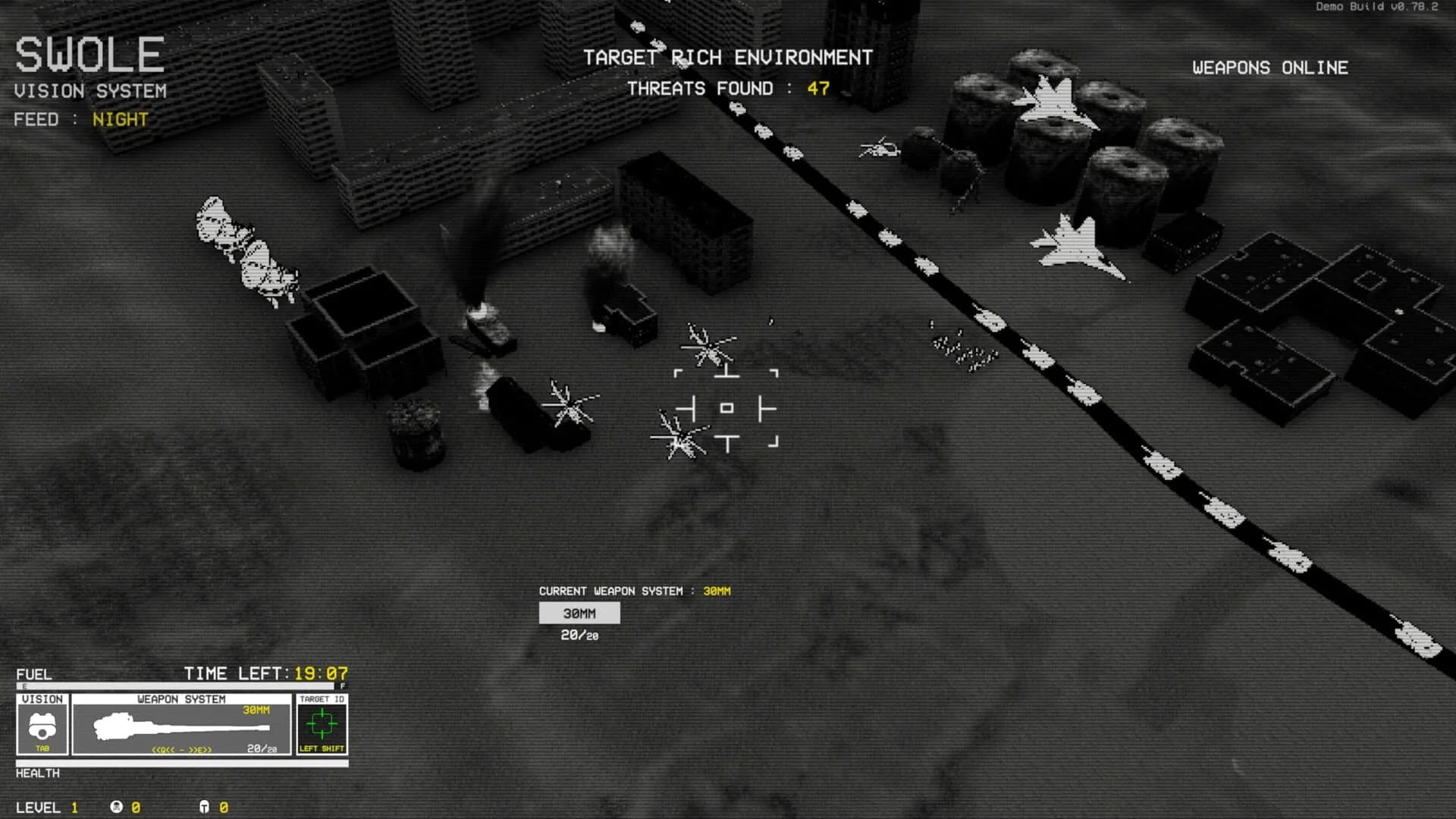Image resolution: width=1456 pixels, height=819 pixels.
Task: Select the WEAPON SYSTEM panel header
Action: (x=181, y=698)
